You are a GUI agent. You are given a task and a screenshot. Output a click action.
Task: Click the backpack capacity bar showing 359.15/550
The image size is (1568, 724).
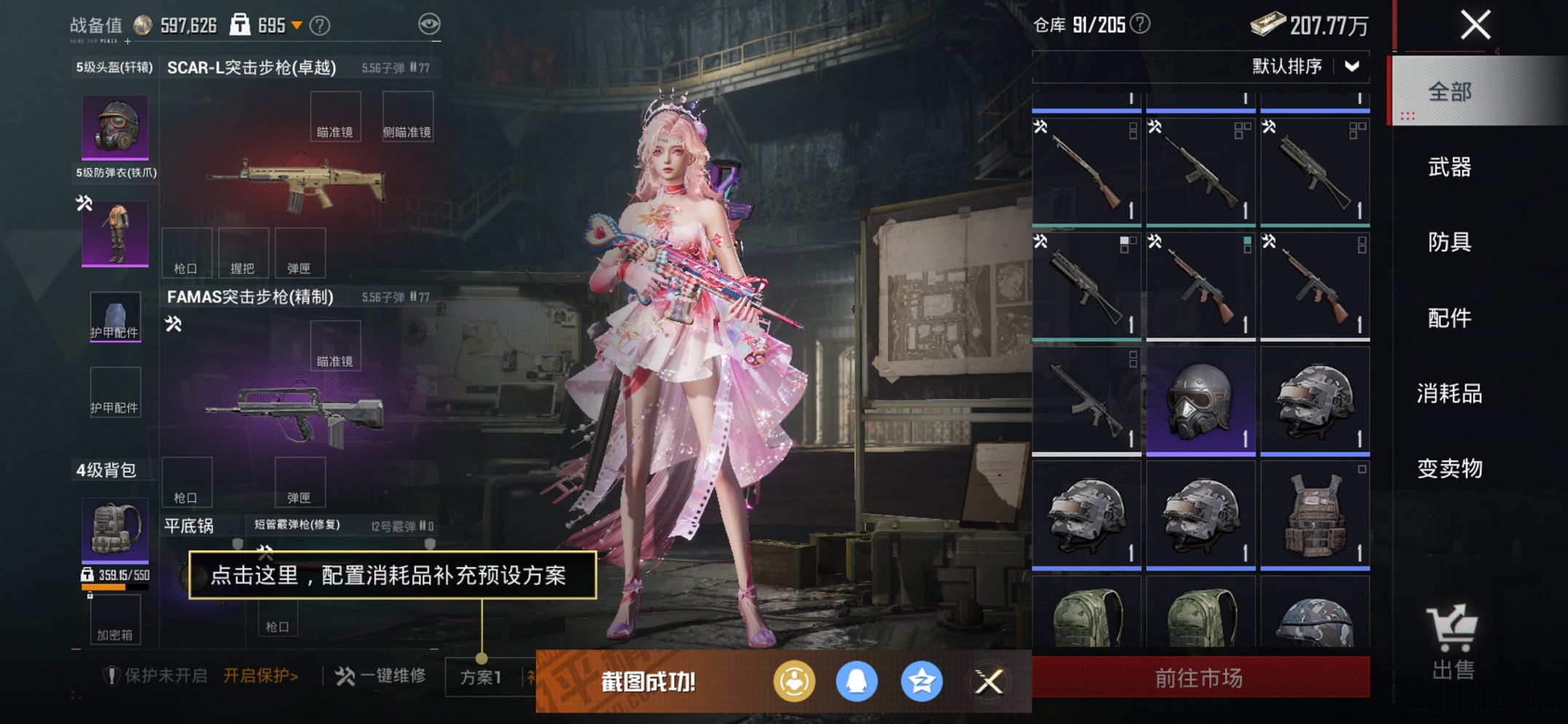click(114, 575)
